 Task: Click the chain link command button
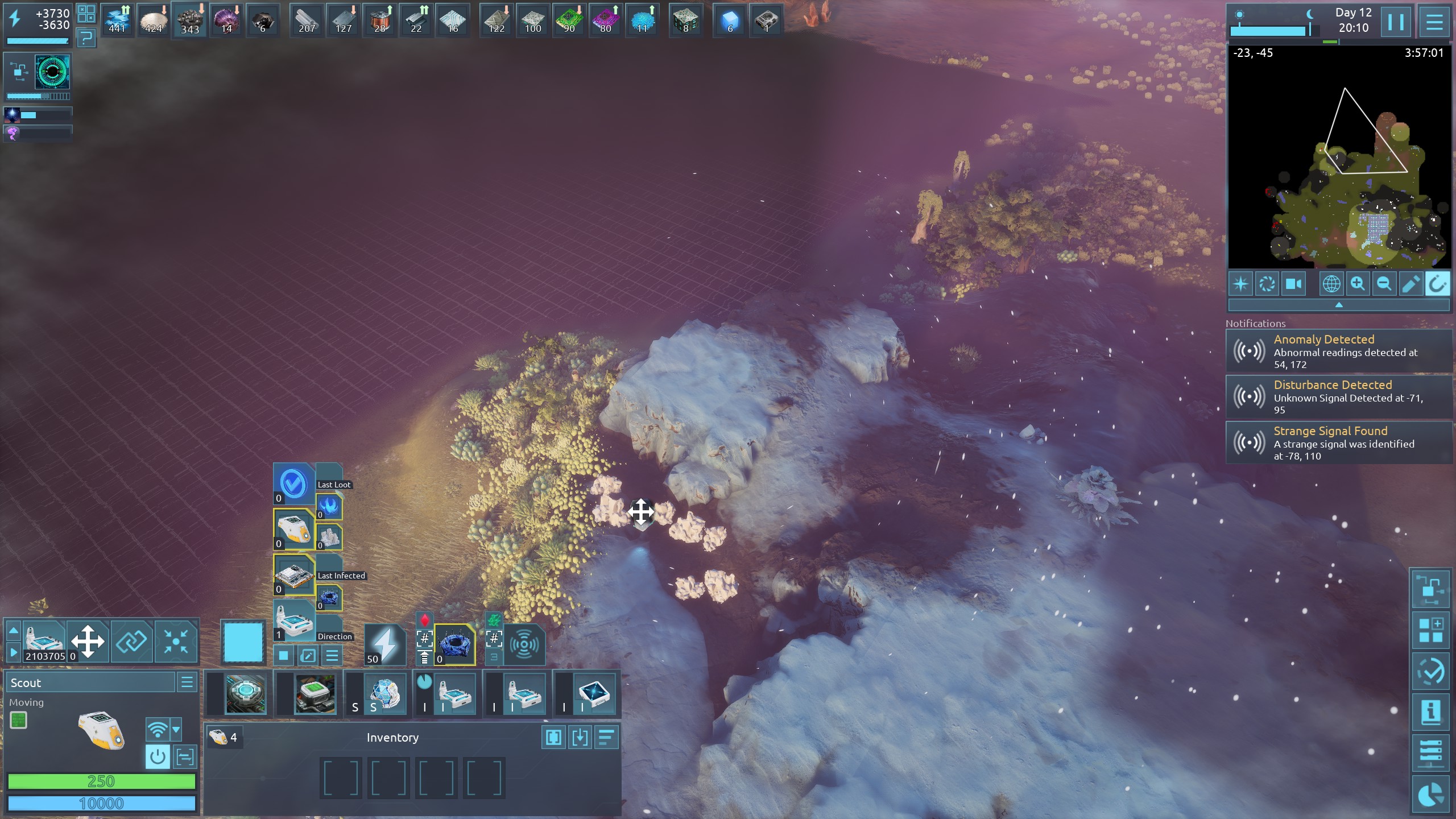pos(131,642)
